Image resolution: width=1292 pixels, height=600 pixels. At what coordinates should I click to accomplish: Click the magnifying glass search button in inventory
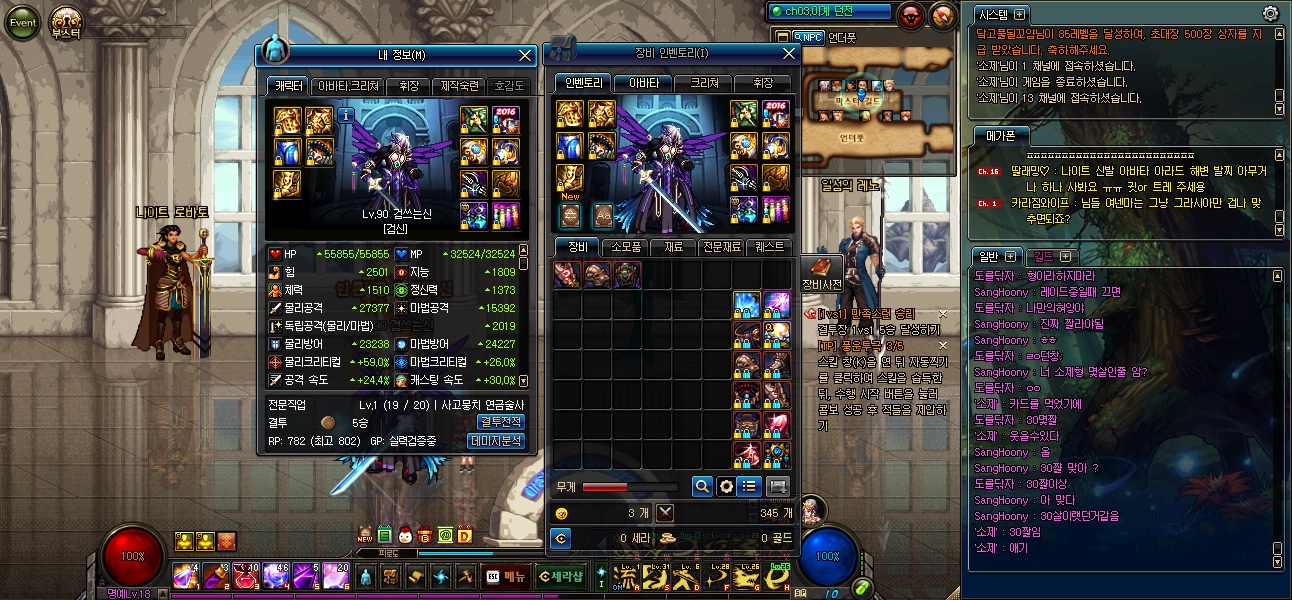702,486
